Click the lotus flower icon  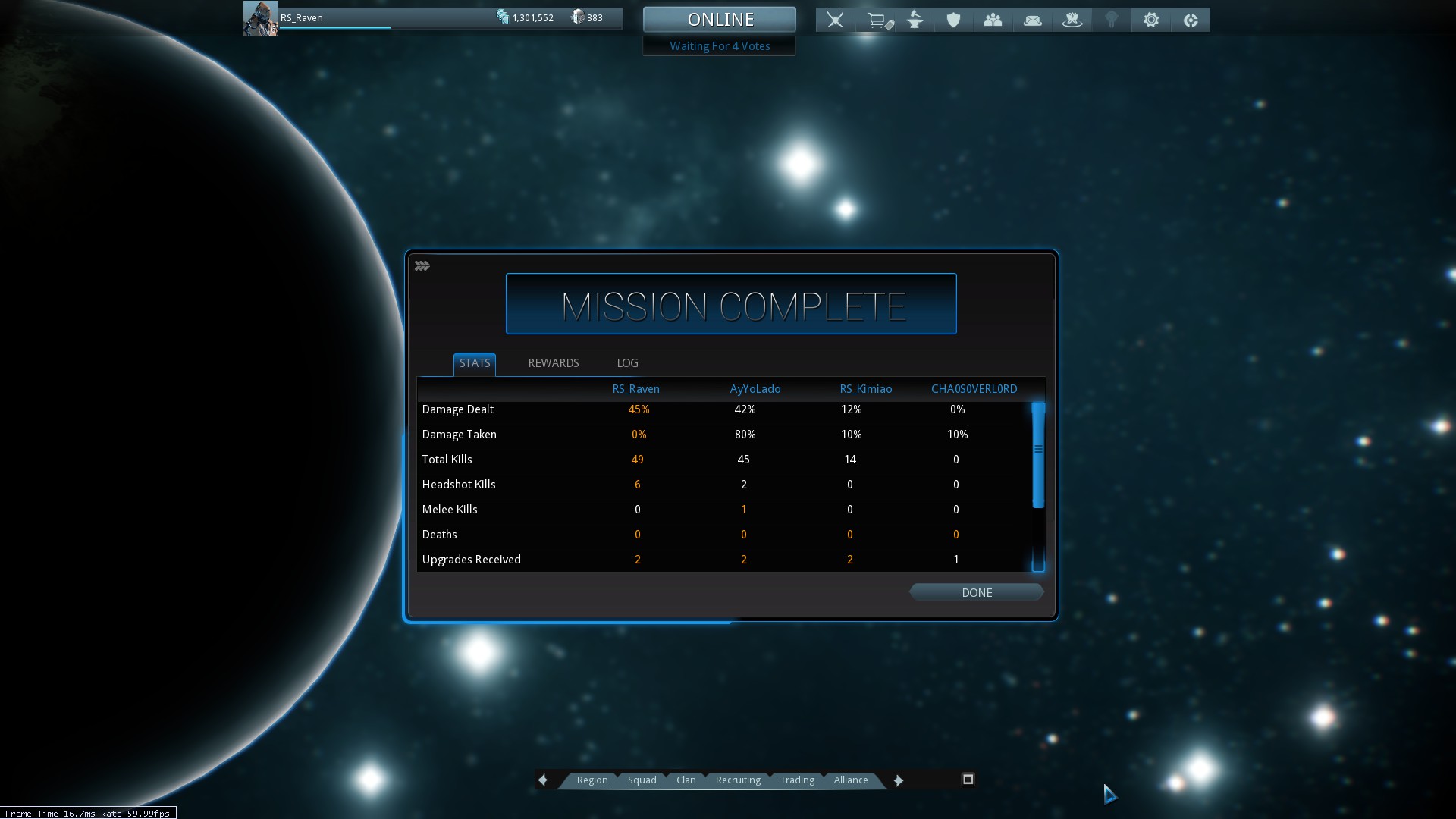(1072, 20)
